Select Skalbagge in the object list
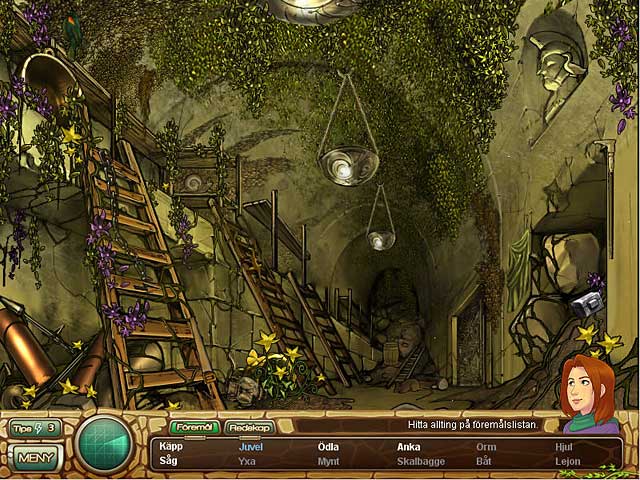 click(419, 461)
